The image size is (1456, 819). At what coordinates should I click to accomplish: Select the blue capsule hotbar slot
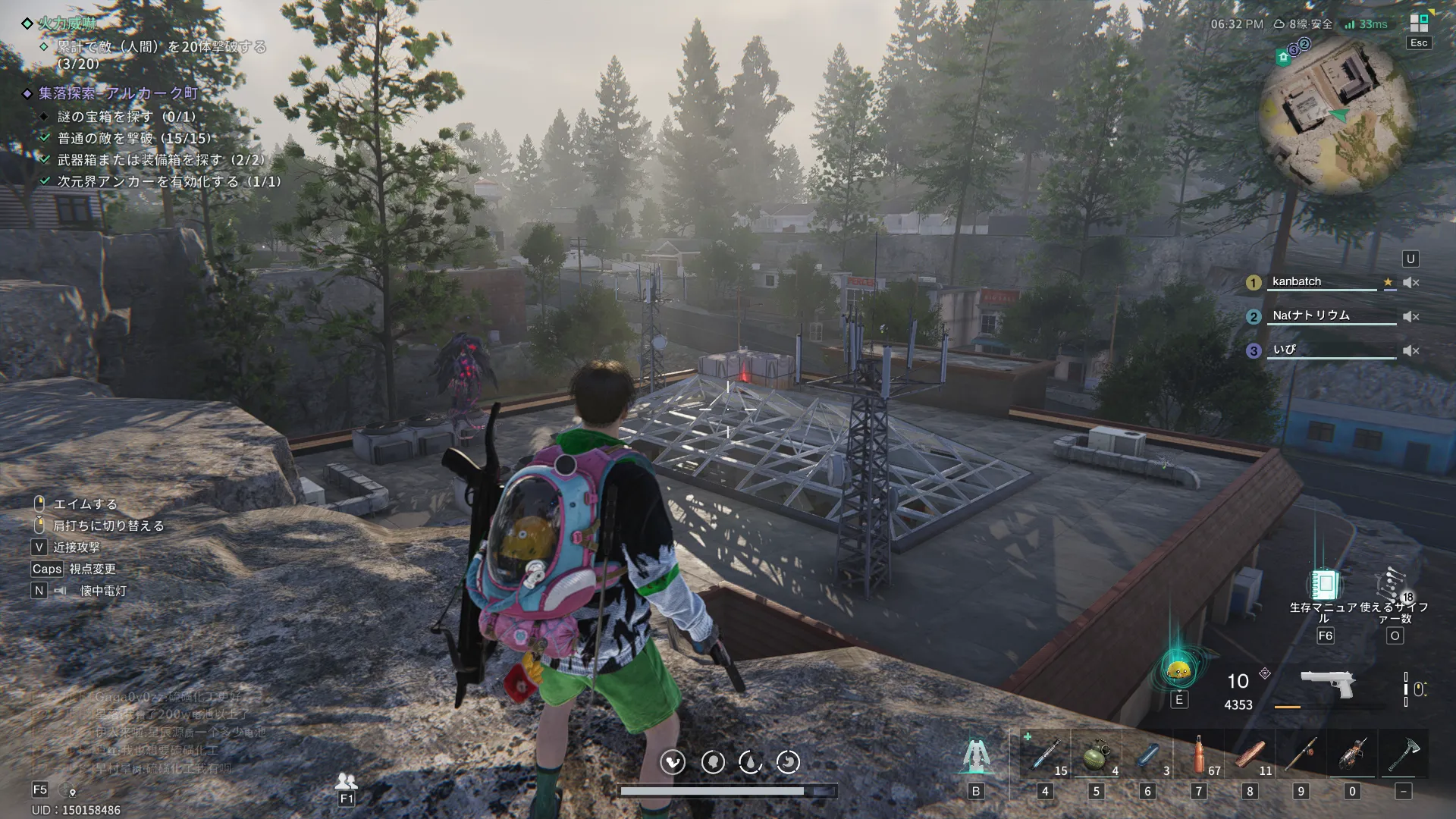(1147, 755)
